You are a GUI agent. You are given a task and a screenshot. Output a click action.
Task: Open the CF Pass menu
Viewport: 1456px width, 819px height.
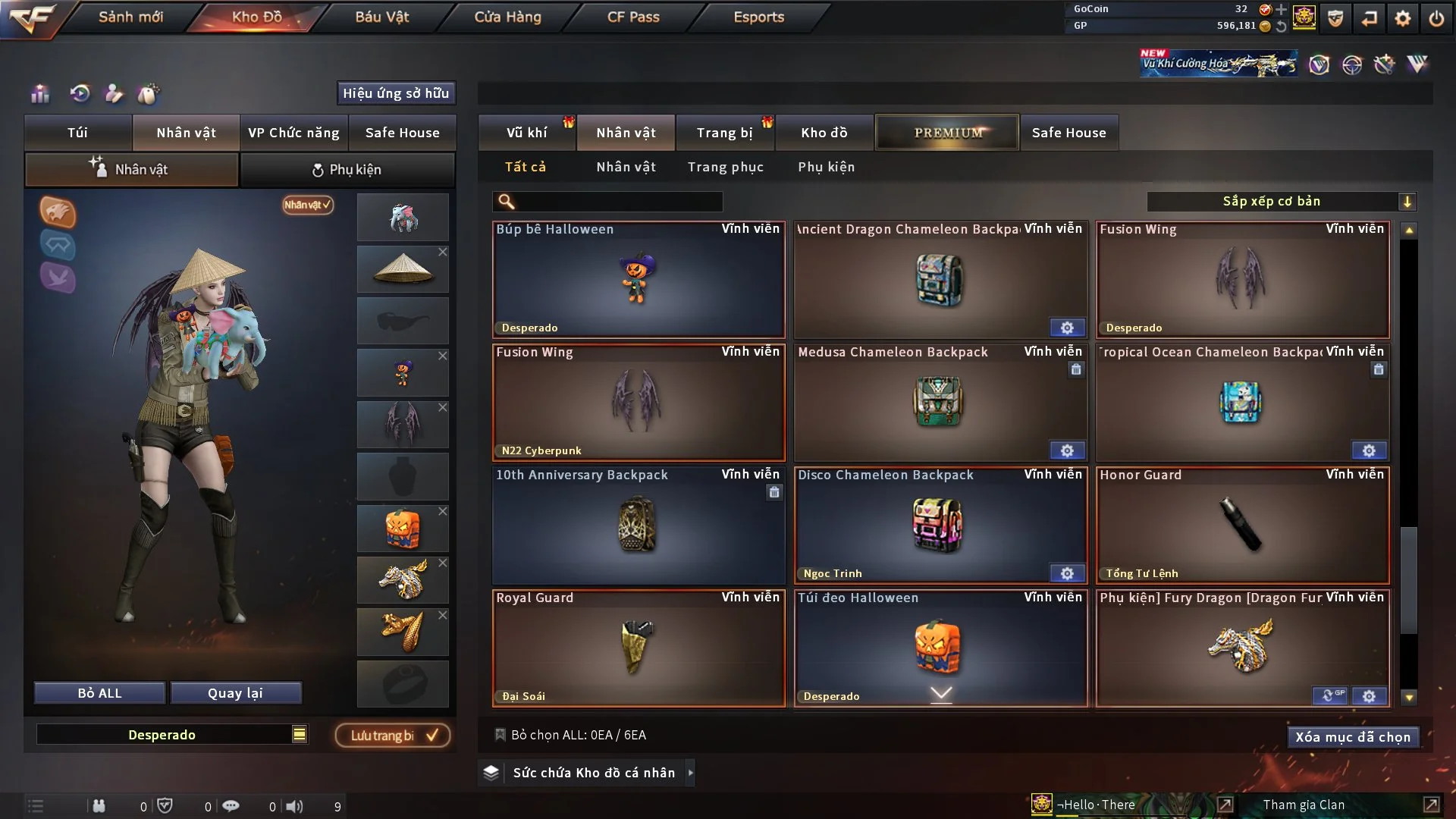click(633, 17)
